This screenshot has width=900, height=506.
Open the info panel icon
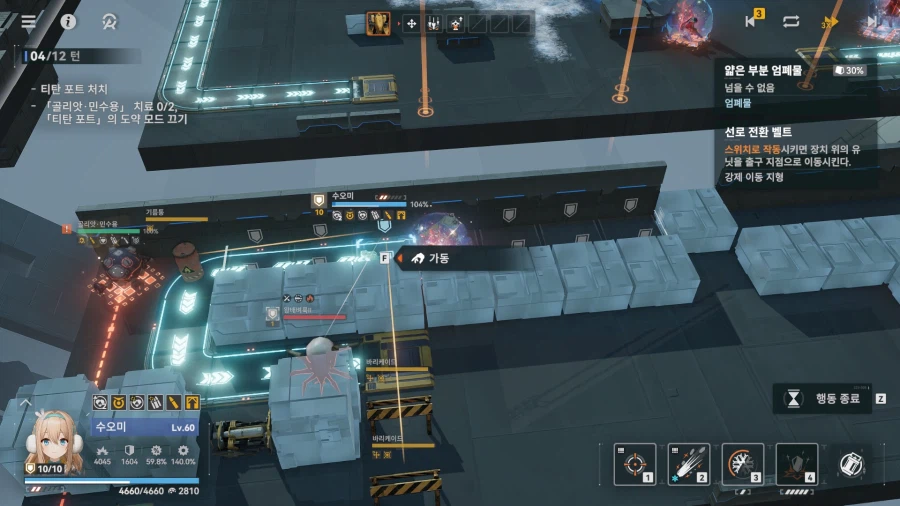69,21
